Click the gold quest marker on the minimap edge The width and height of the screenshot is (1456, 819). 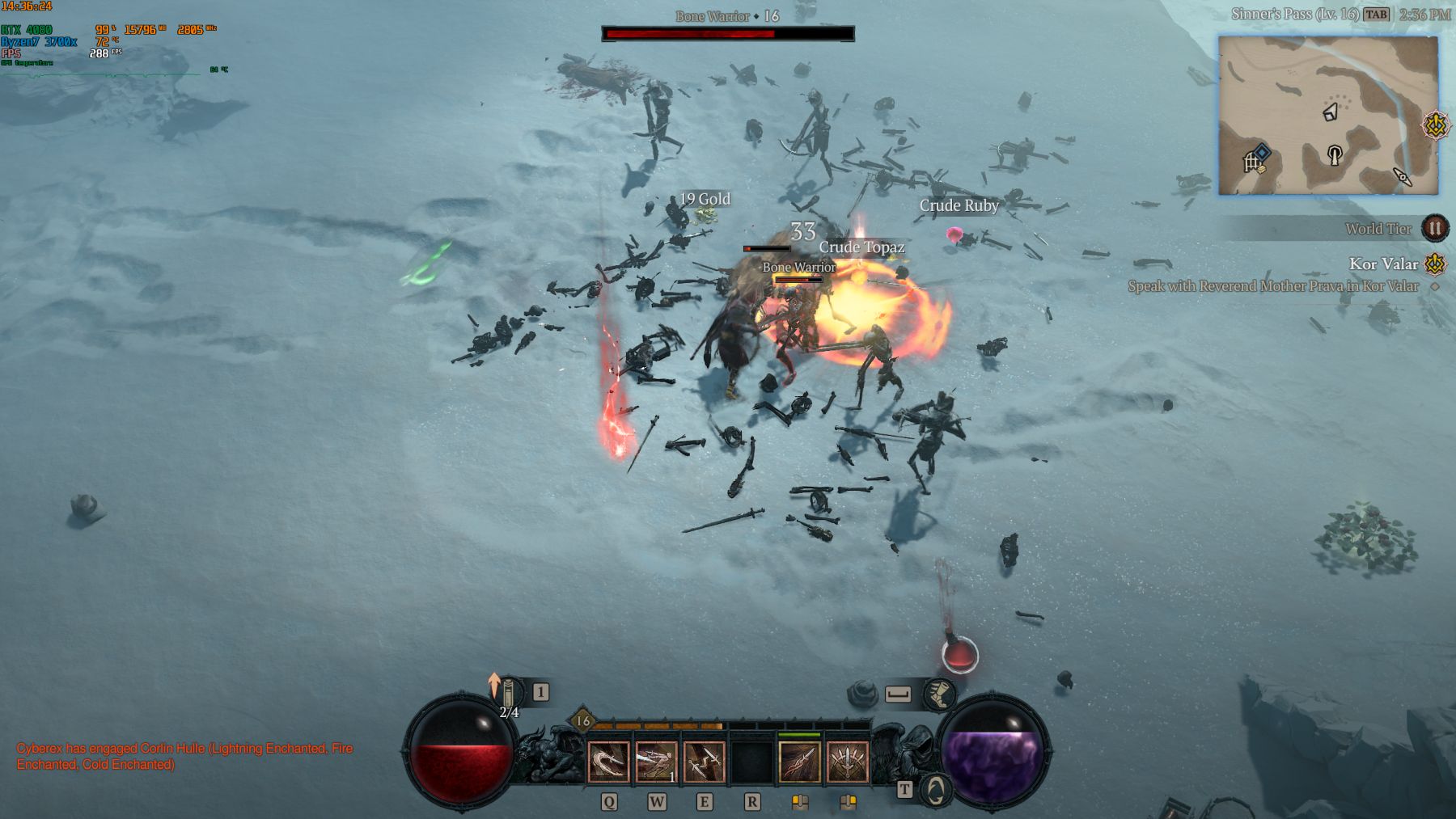tap(1436, 126)
